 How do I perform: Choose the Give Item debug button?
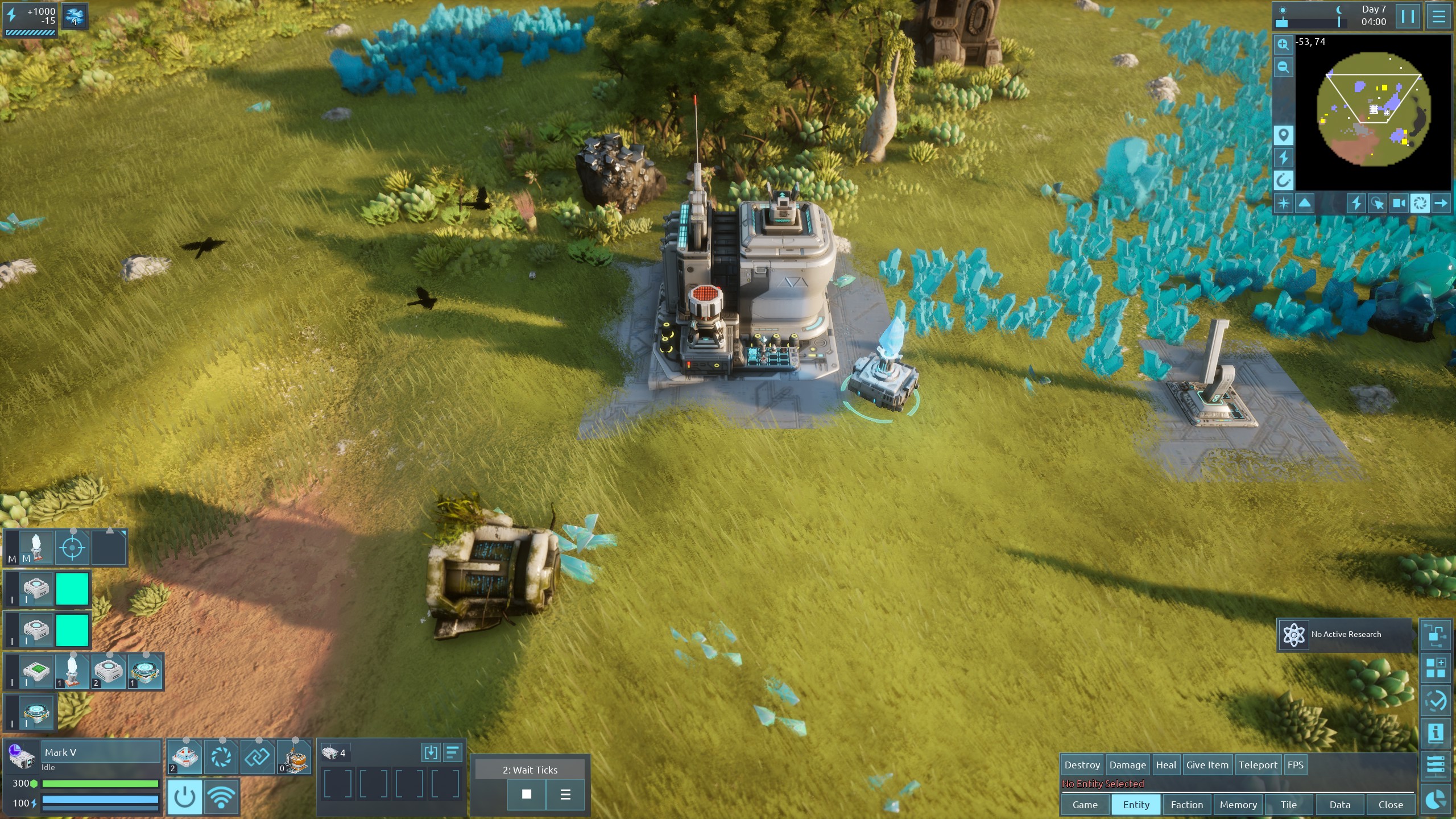pos(1207,765)
